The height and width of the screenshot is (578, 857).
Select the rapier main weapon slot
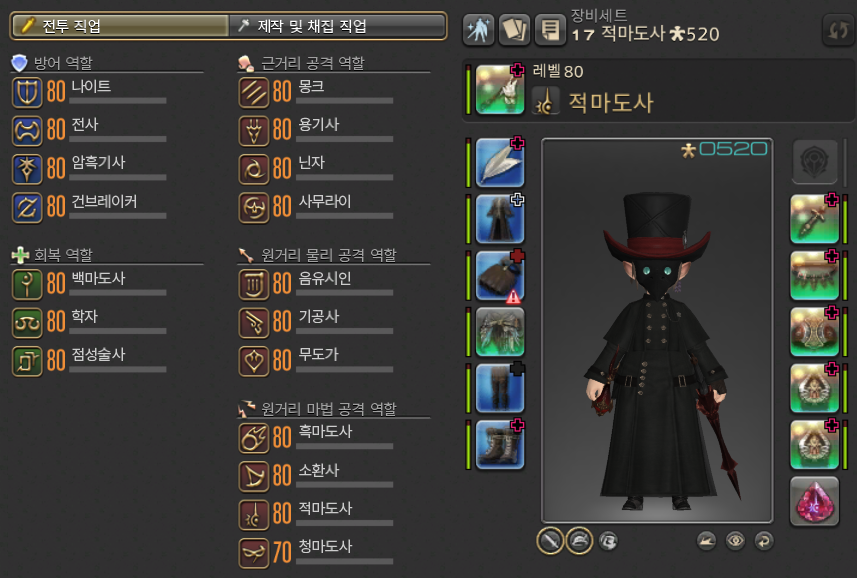coord(499,89)
